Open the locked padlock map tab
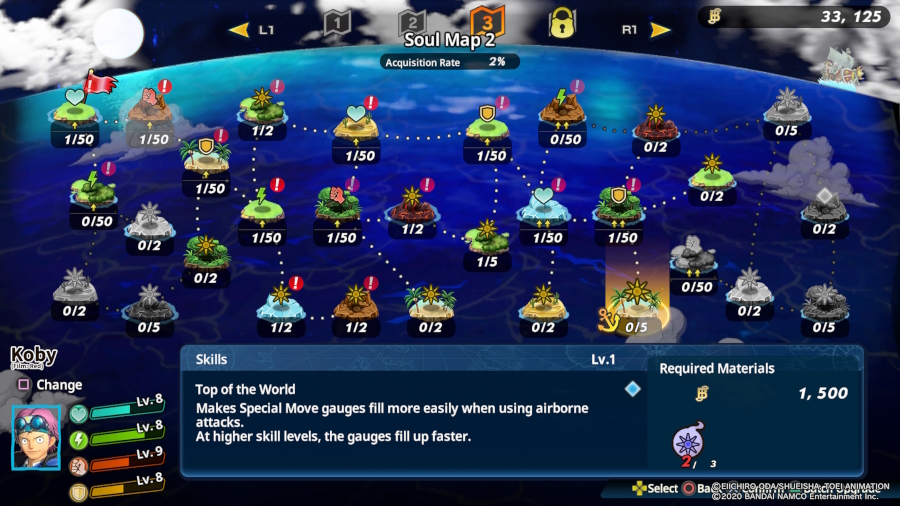 coord(562,22)
